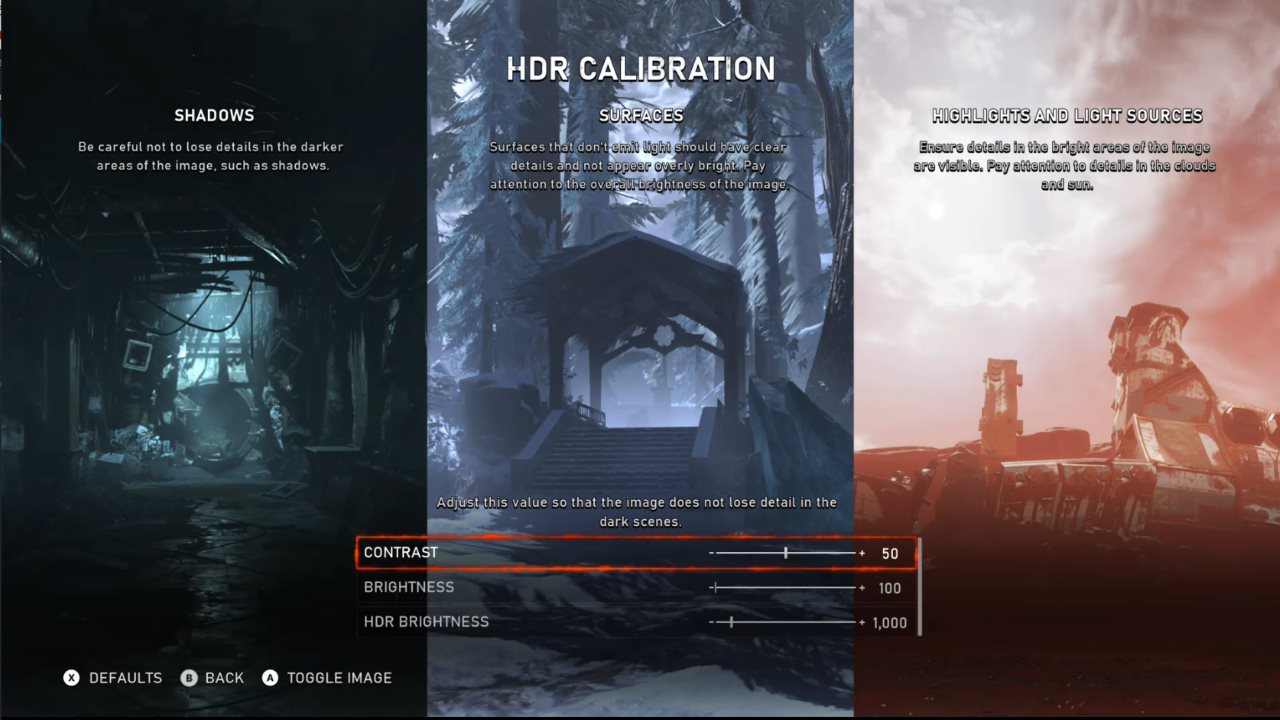Image resolution: width=1280 pixels, height=720 pixels.
Task: Restore settings using the Defaults label
Action: coord(126,677)
